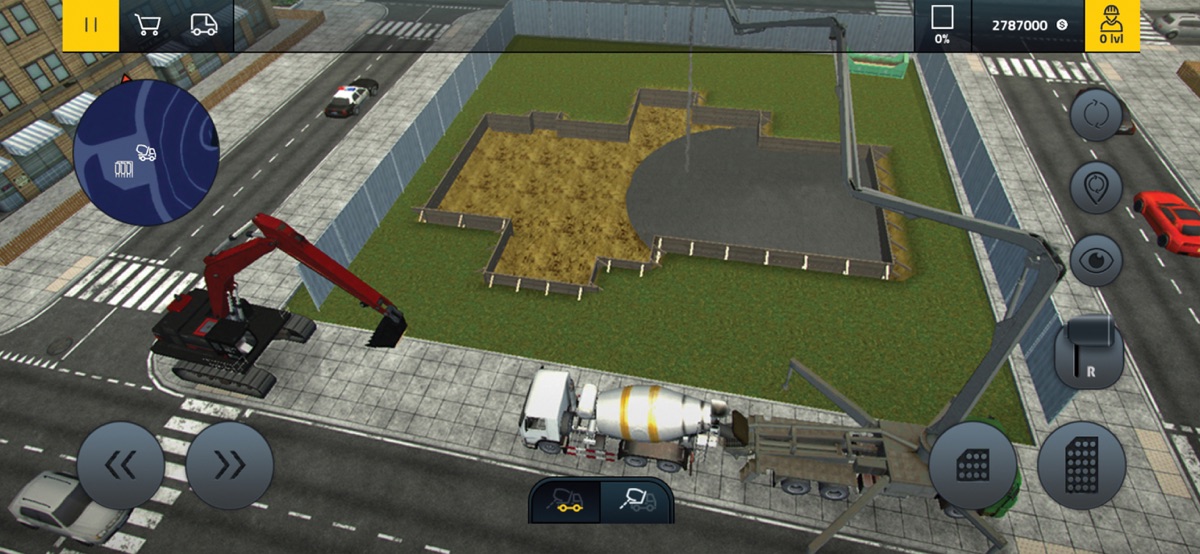Pause the game with the yellow button

click(x=91, y=26)
